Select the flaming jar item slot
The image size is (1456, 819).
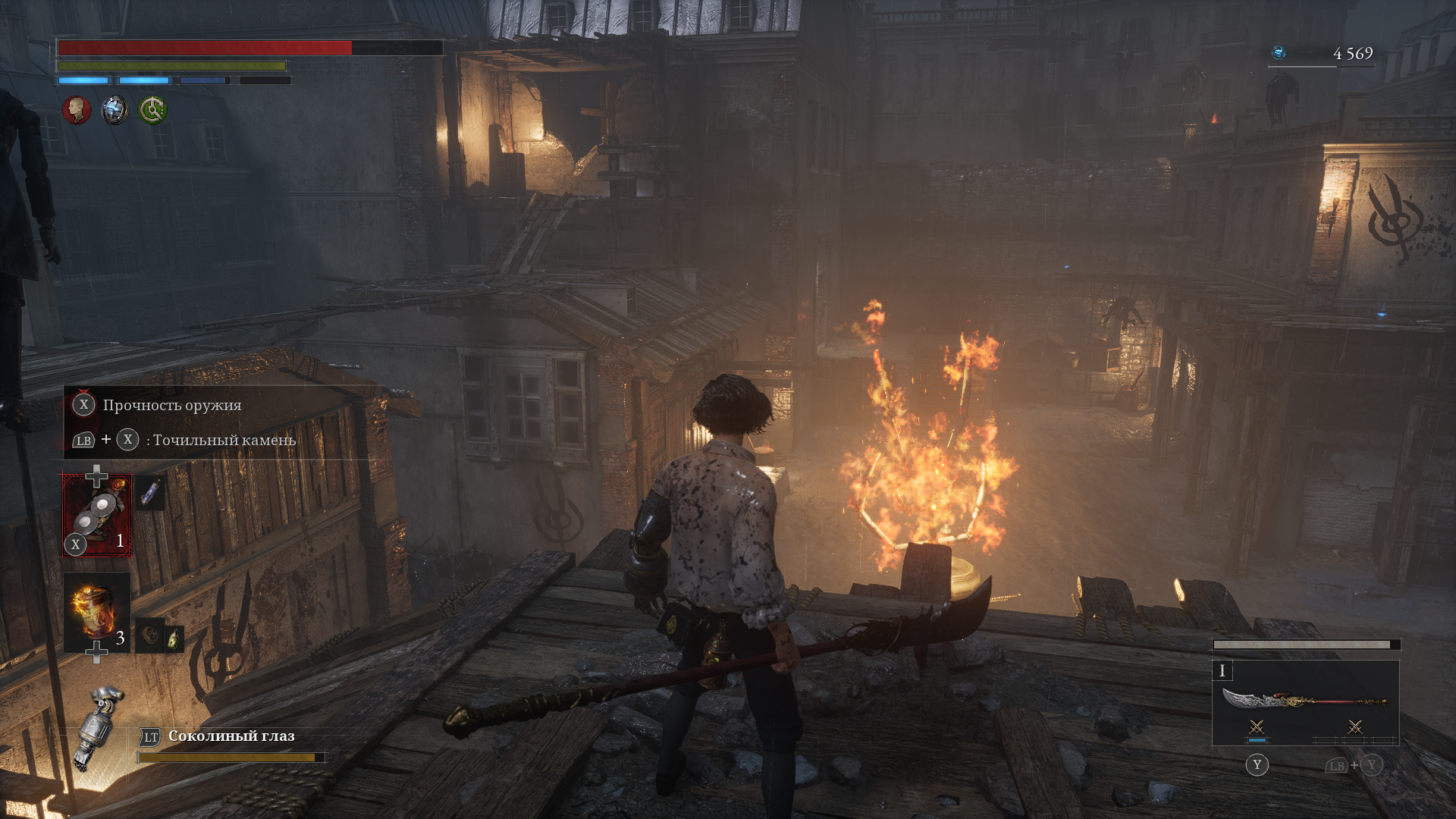(97, 613)
